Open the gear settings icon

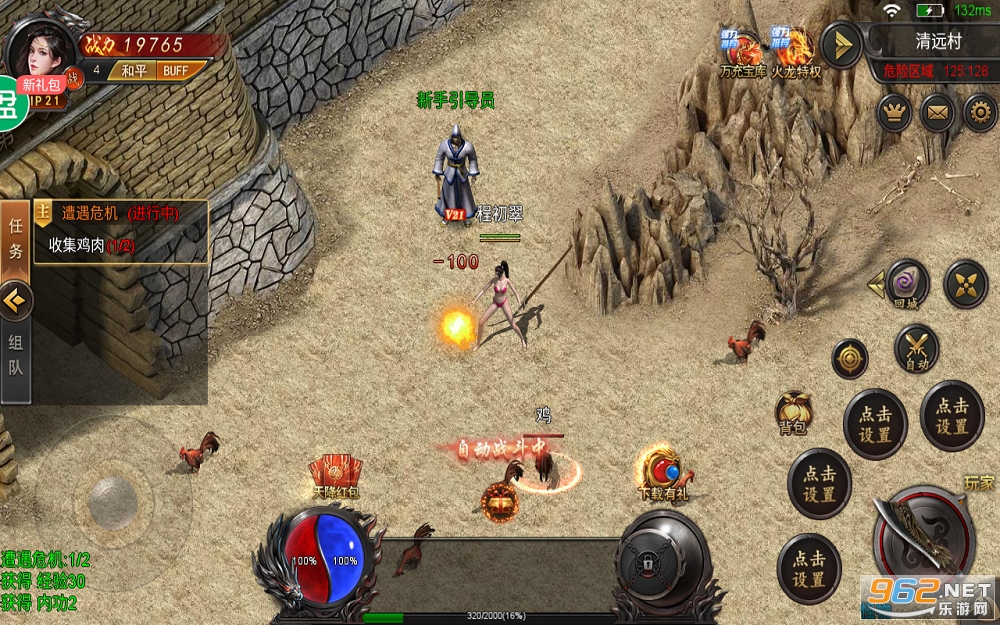(x=980, y=112)
